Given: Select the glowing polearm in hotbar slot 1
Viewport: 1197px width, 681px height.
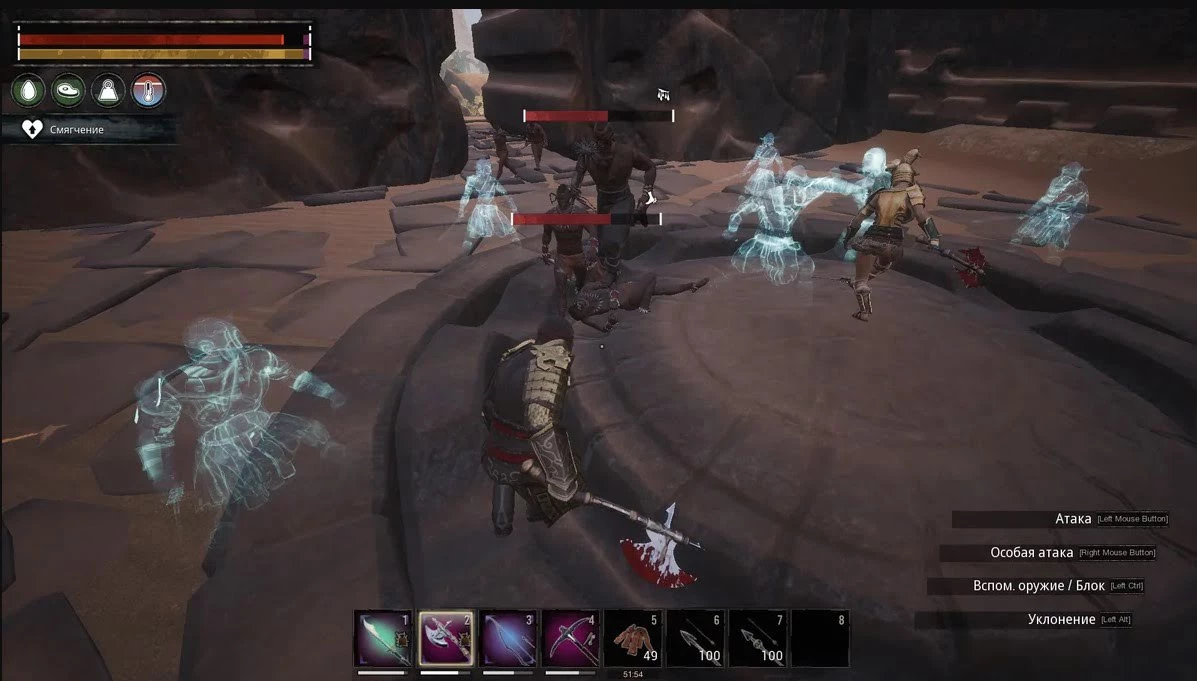Looking at the screenshot, I should [383, 639].
